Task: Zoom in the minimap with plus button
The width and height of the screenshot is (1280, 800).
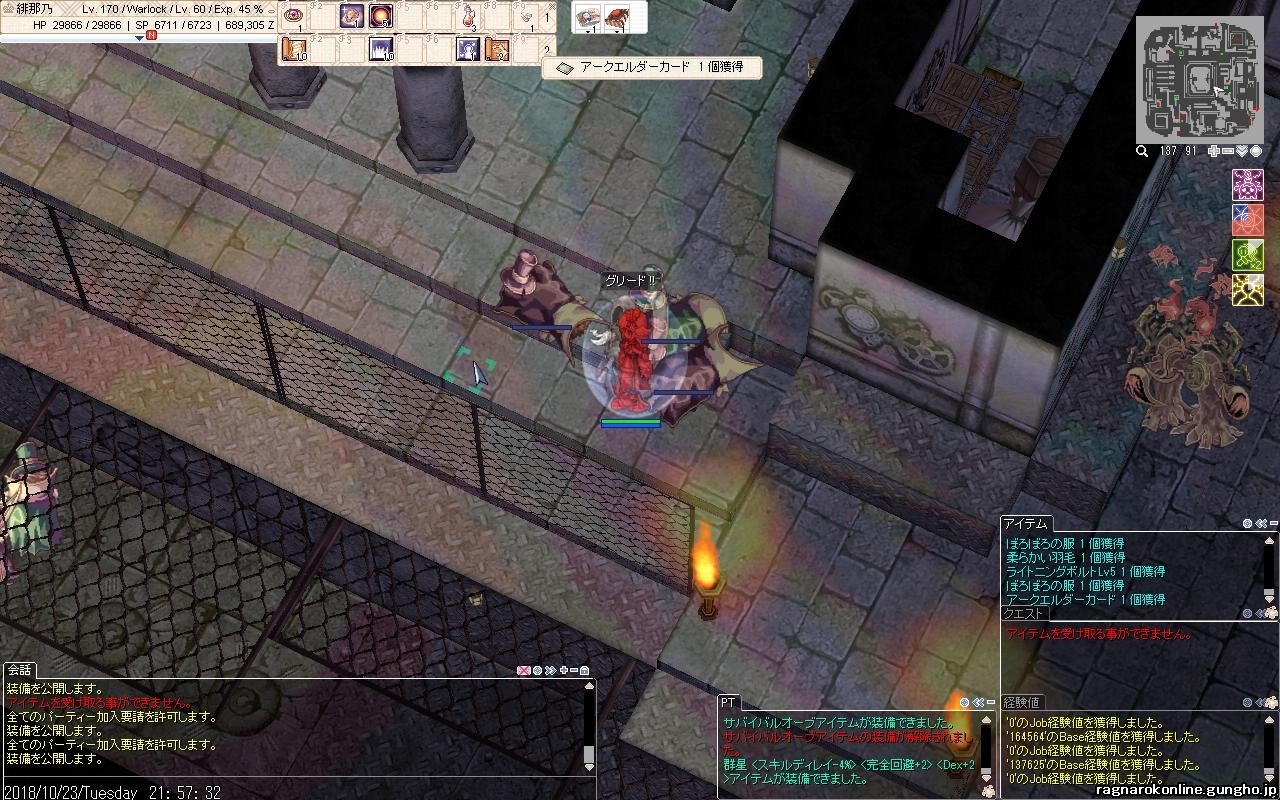Action: 1214,151
